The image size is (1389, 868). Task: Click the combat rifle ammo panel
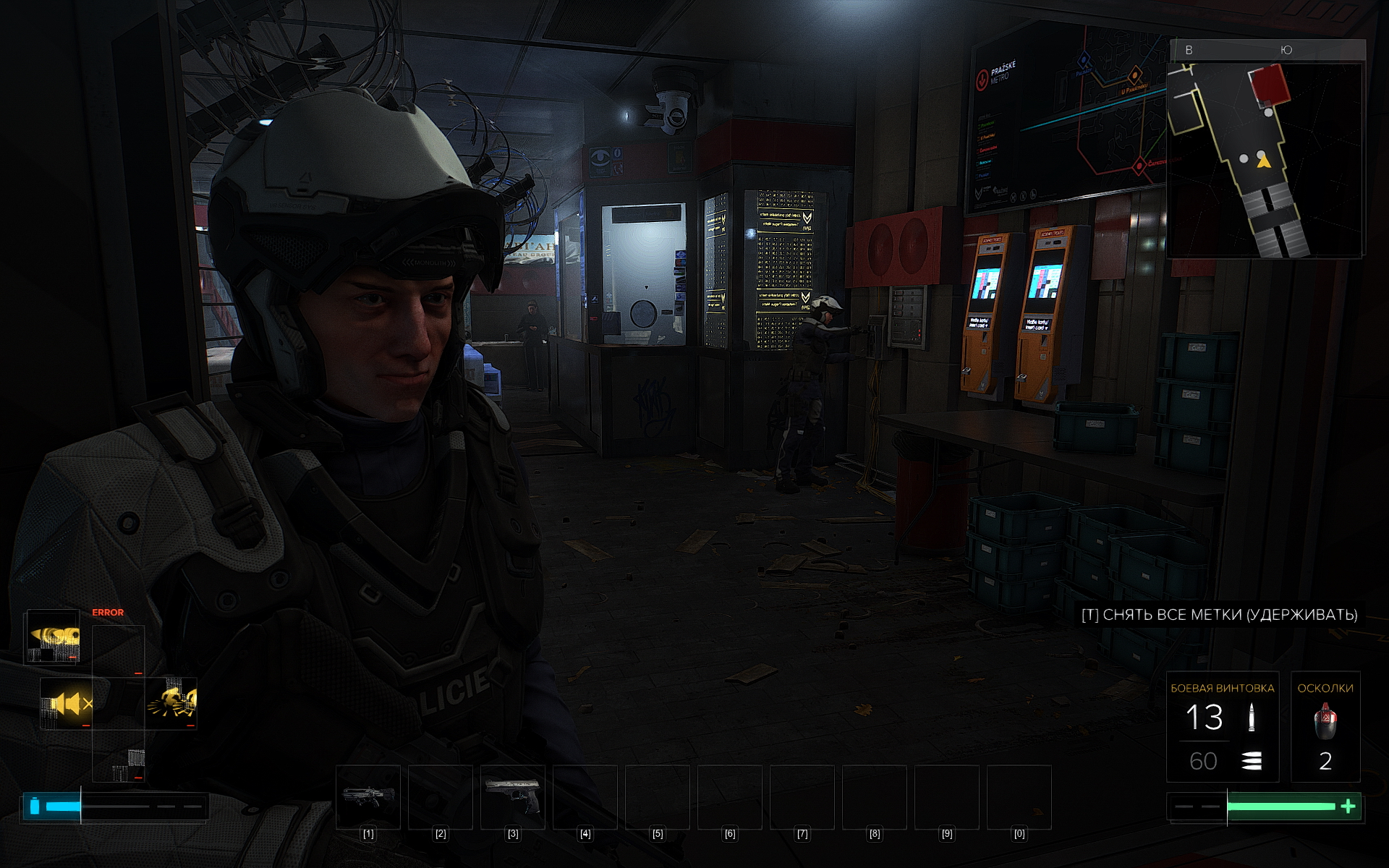[1222, 727]
